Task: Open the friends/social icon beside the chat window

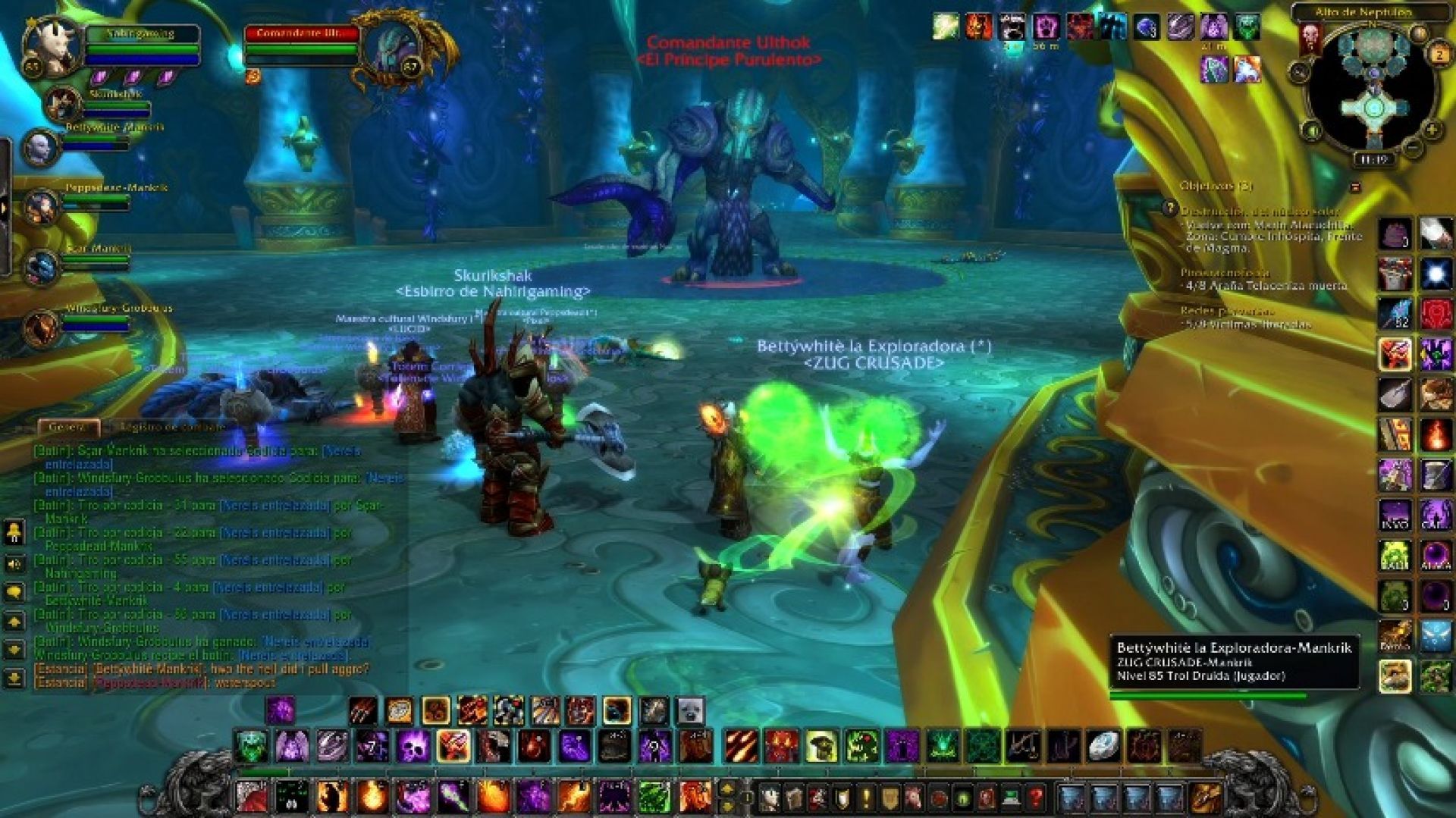Action: tap(13, 531)
